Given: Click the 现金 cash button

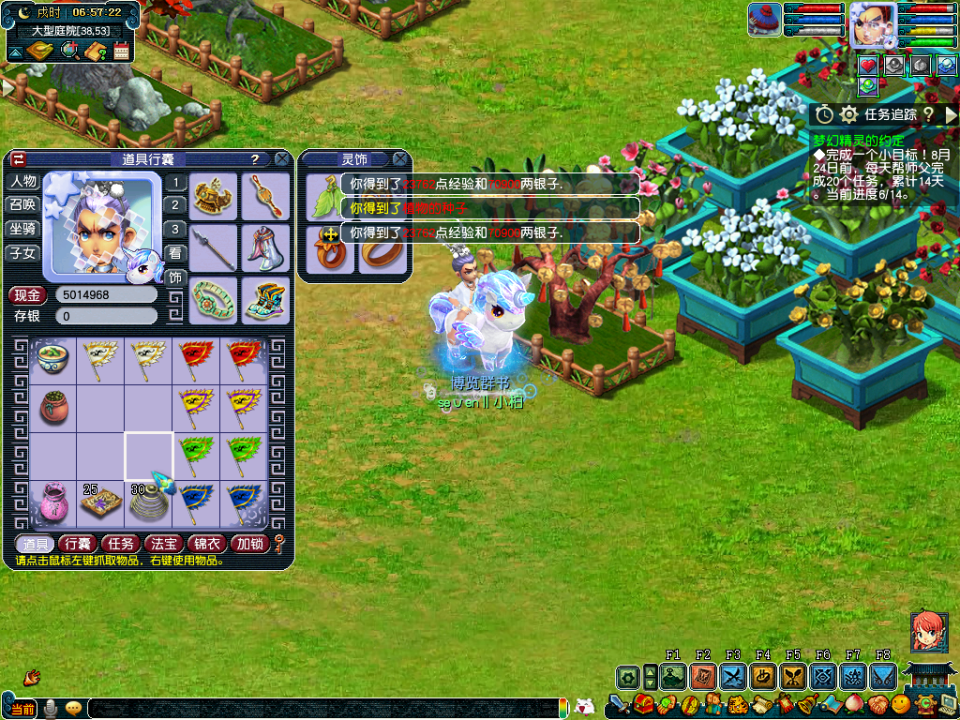Looking at the screenshot, I should coord(27,295).
